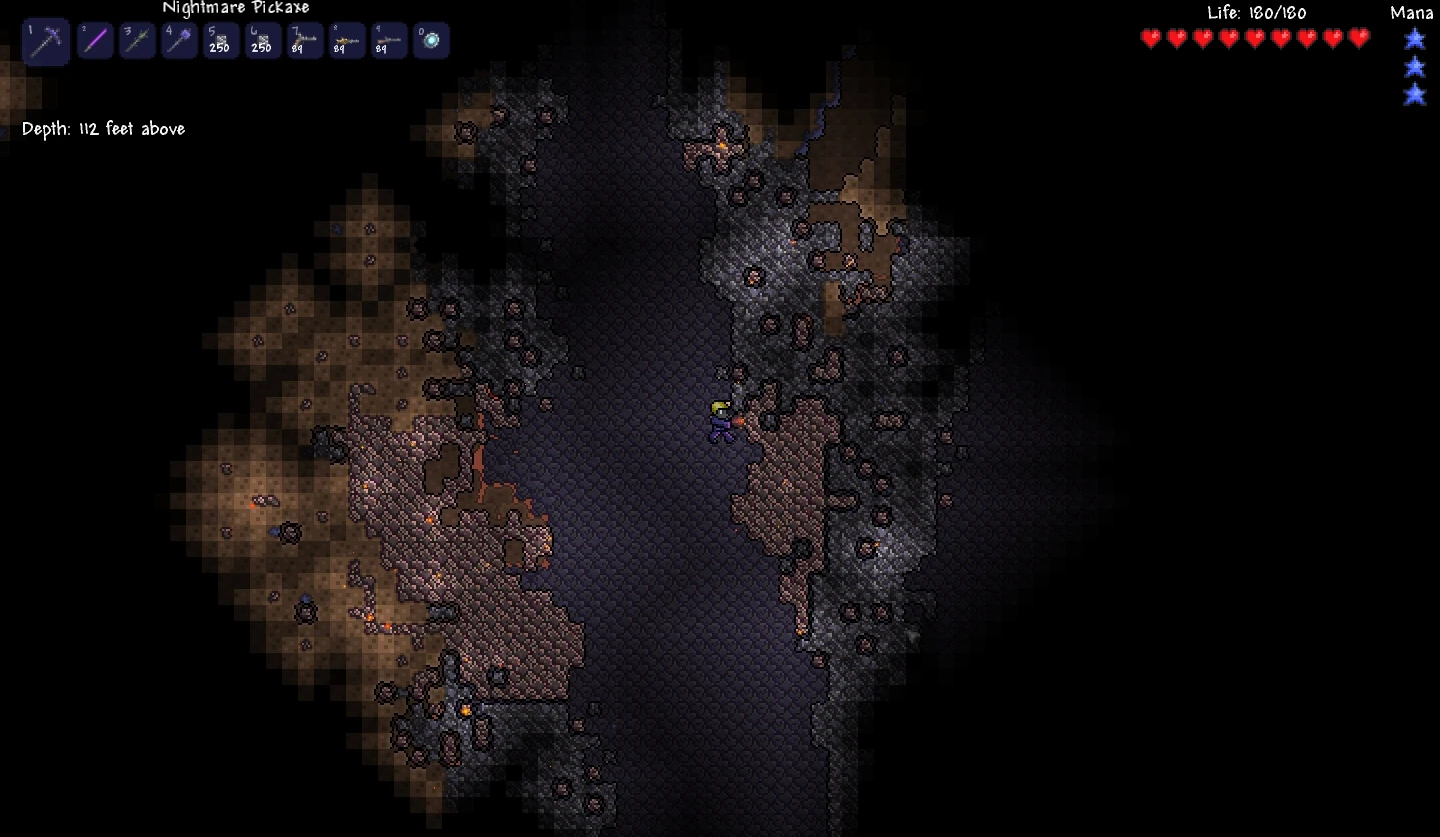Click the Depth: 112 feet above indicator

coord(104,128)
